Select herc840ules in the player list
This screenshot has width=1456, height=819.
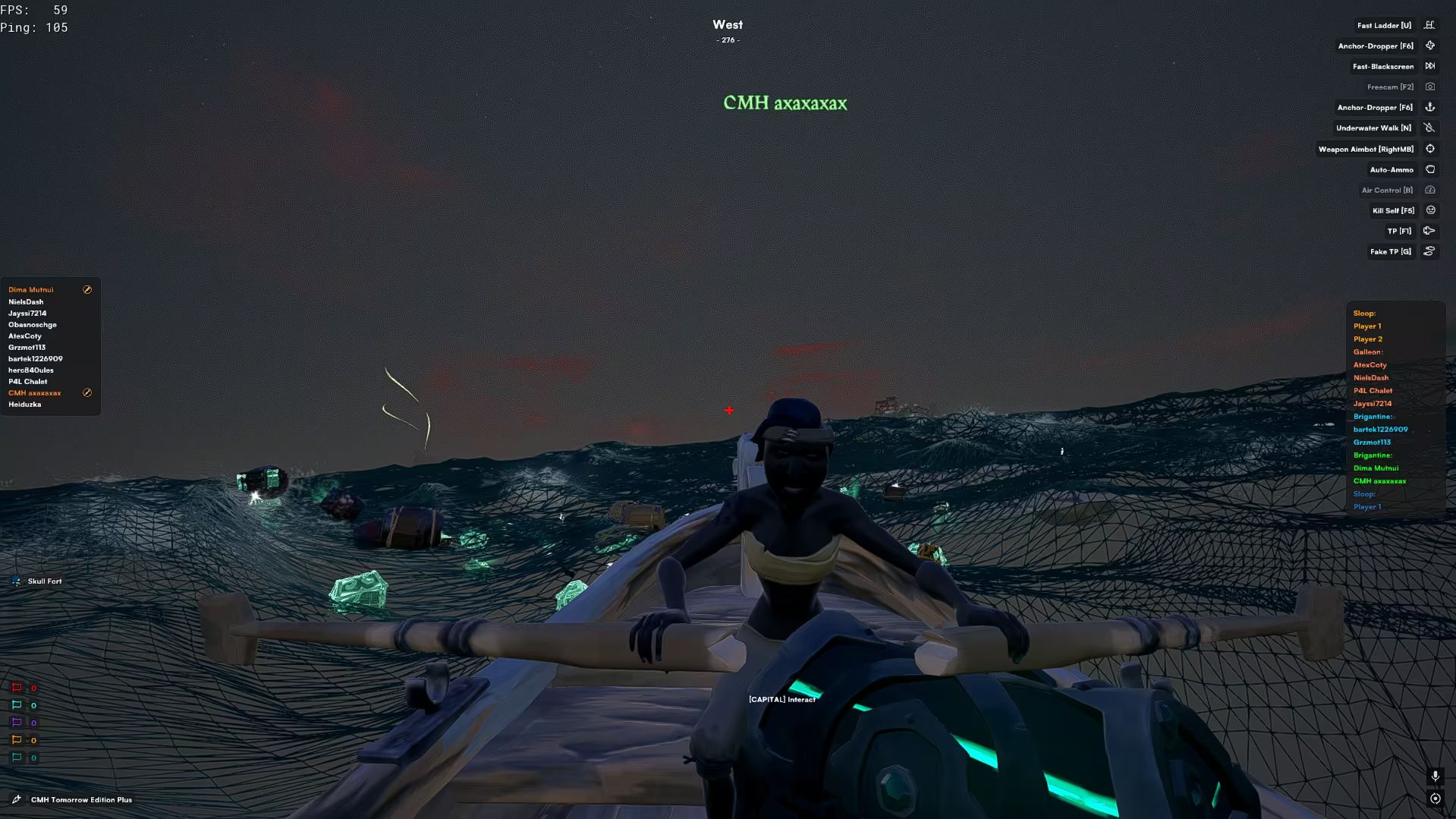click(x=31, y=370)
